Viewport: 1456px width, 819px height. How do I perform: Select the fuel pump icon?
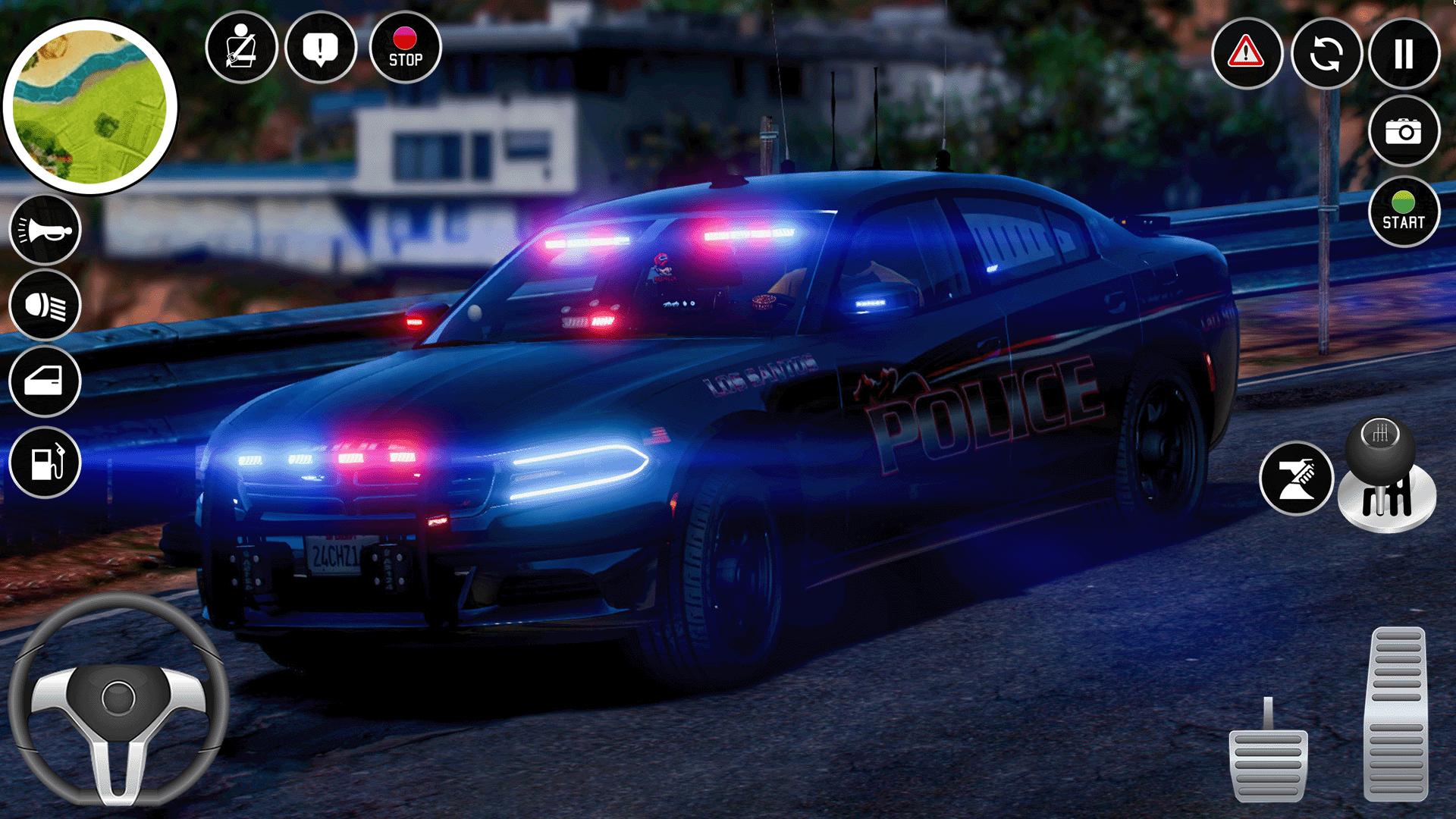point(45,462)
